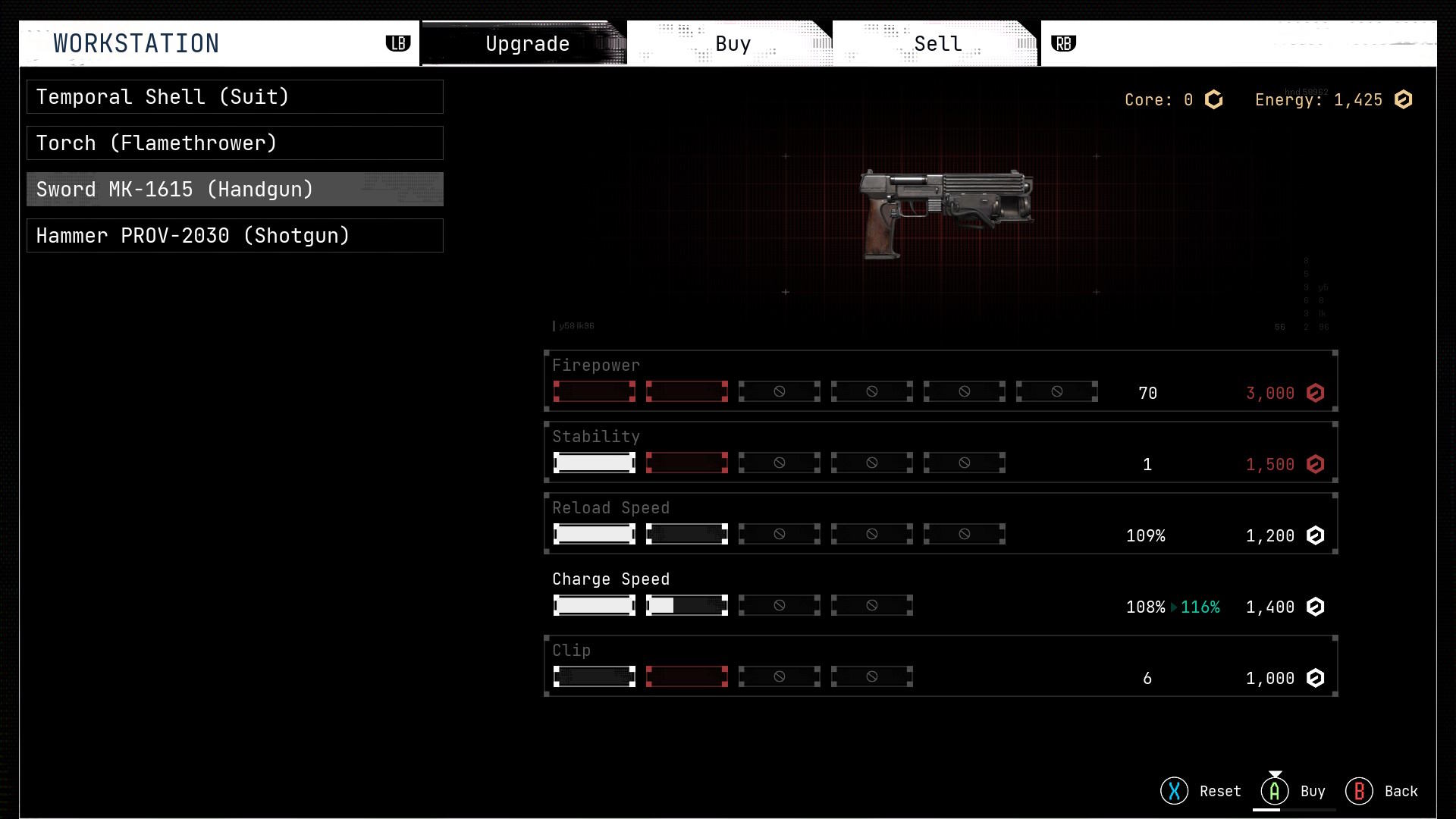Viewport: 1456px width, 819px height.
Task: Select the Reload Speed upgrade row
Action: (940, 523)
